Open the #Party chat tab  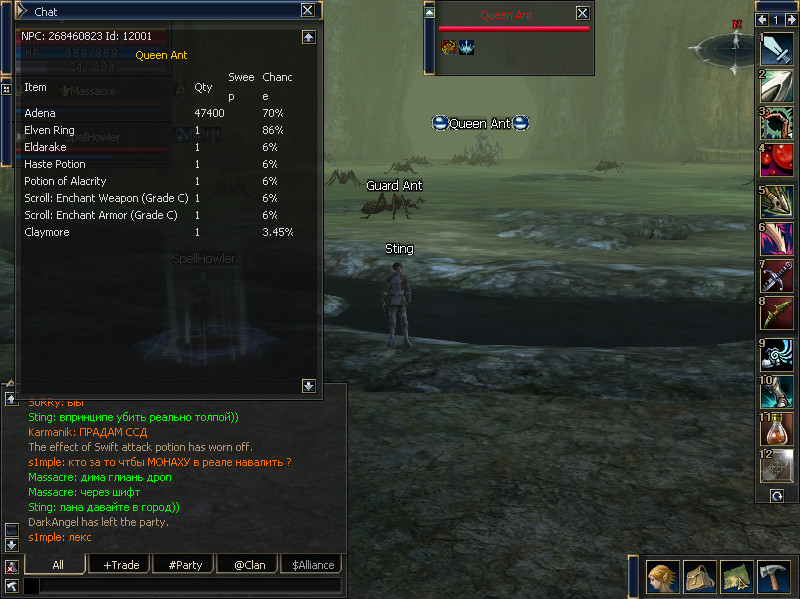click(x=185, y=565)
